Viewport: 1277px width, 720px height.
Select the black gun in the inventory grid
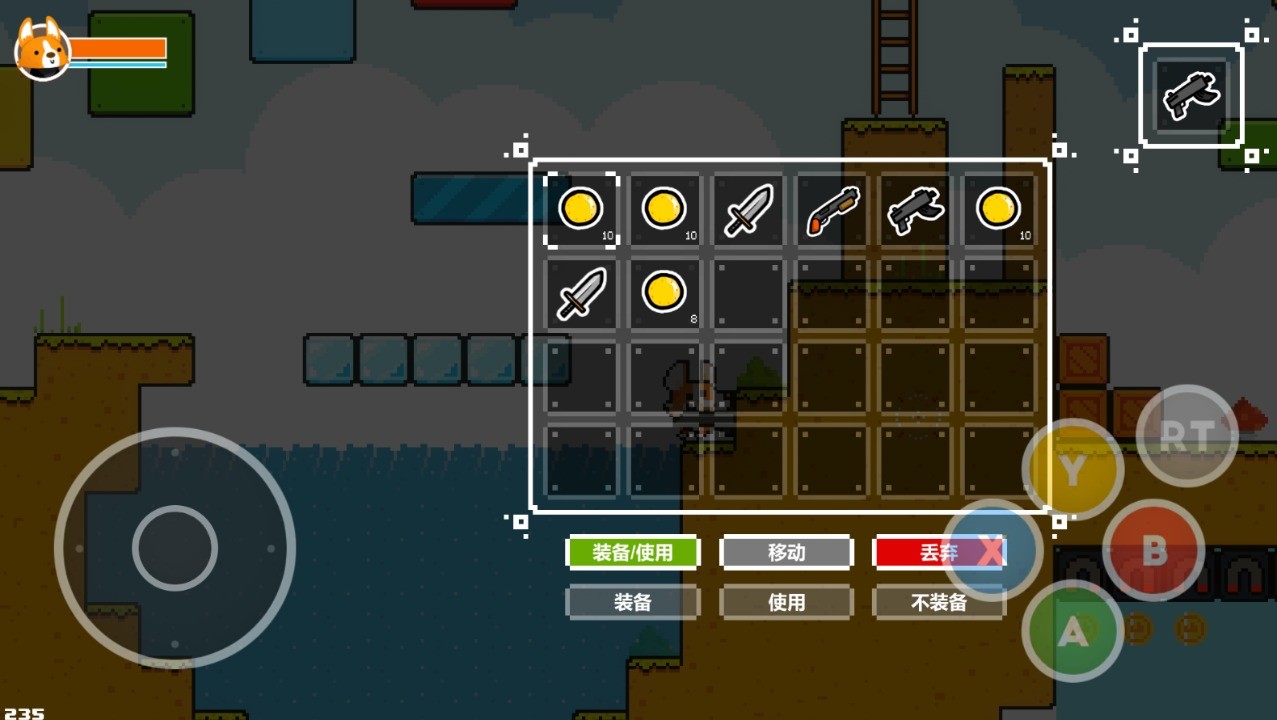tap(915, 210)
